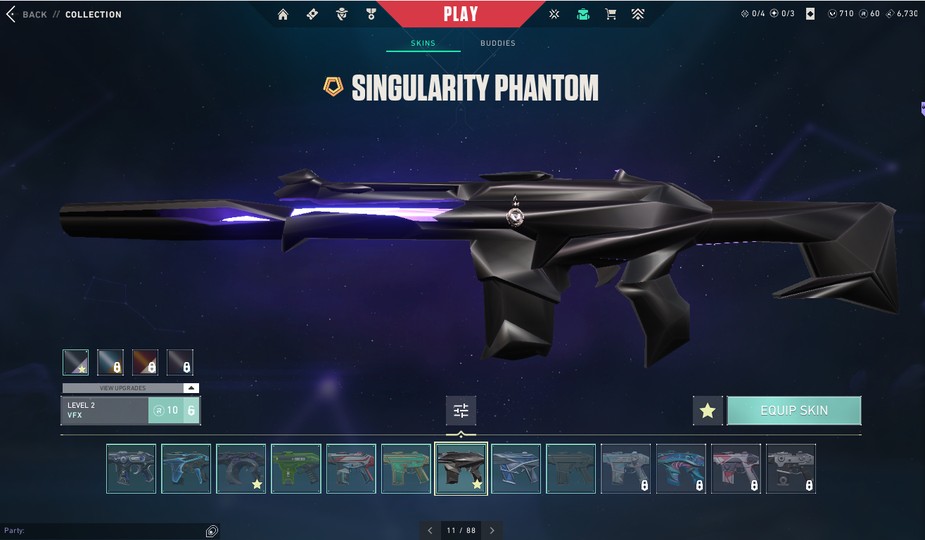Image resolution: width=925 pixels, height=540 pixels.
Task: Go to the next skin page
Action: (492, 530)
